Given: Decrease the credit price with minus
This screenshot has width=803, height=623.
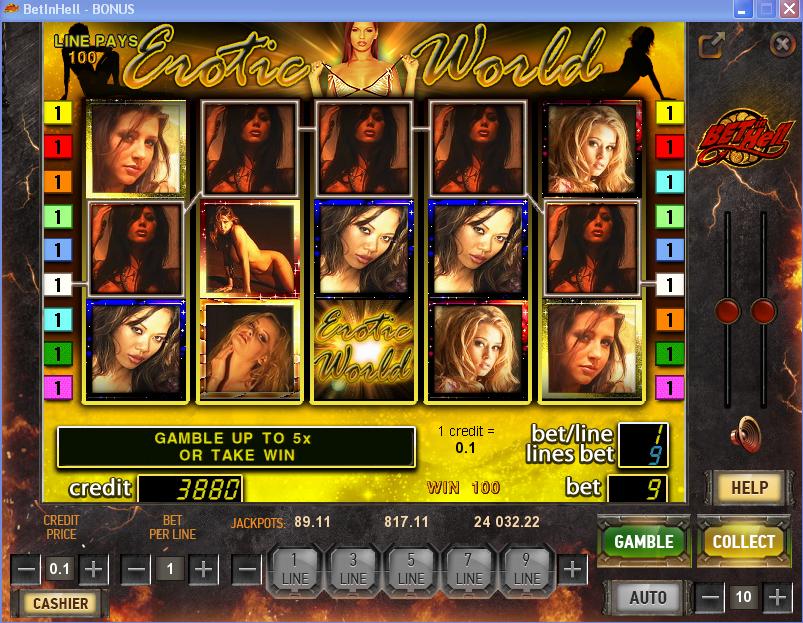Looking at the screenshot, I should (27, 569).
